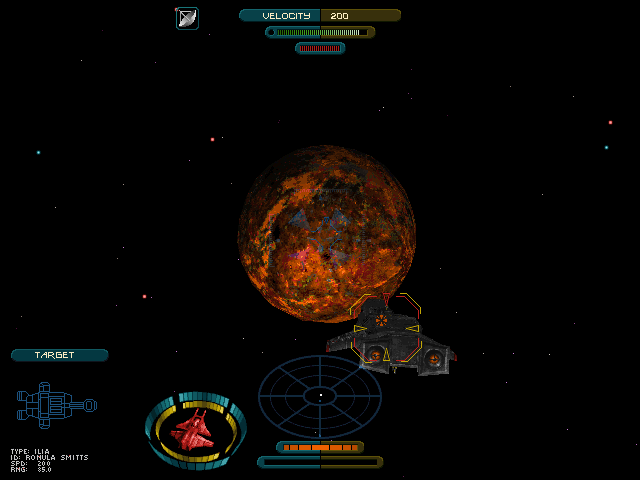
Task: Click the satellite dish comms icon
Action: [x=187, y=18]
